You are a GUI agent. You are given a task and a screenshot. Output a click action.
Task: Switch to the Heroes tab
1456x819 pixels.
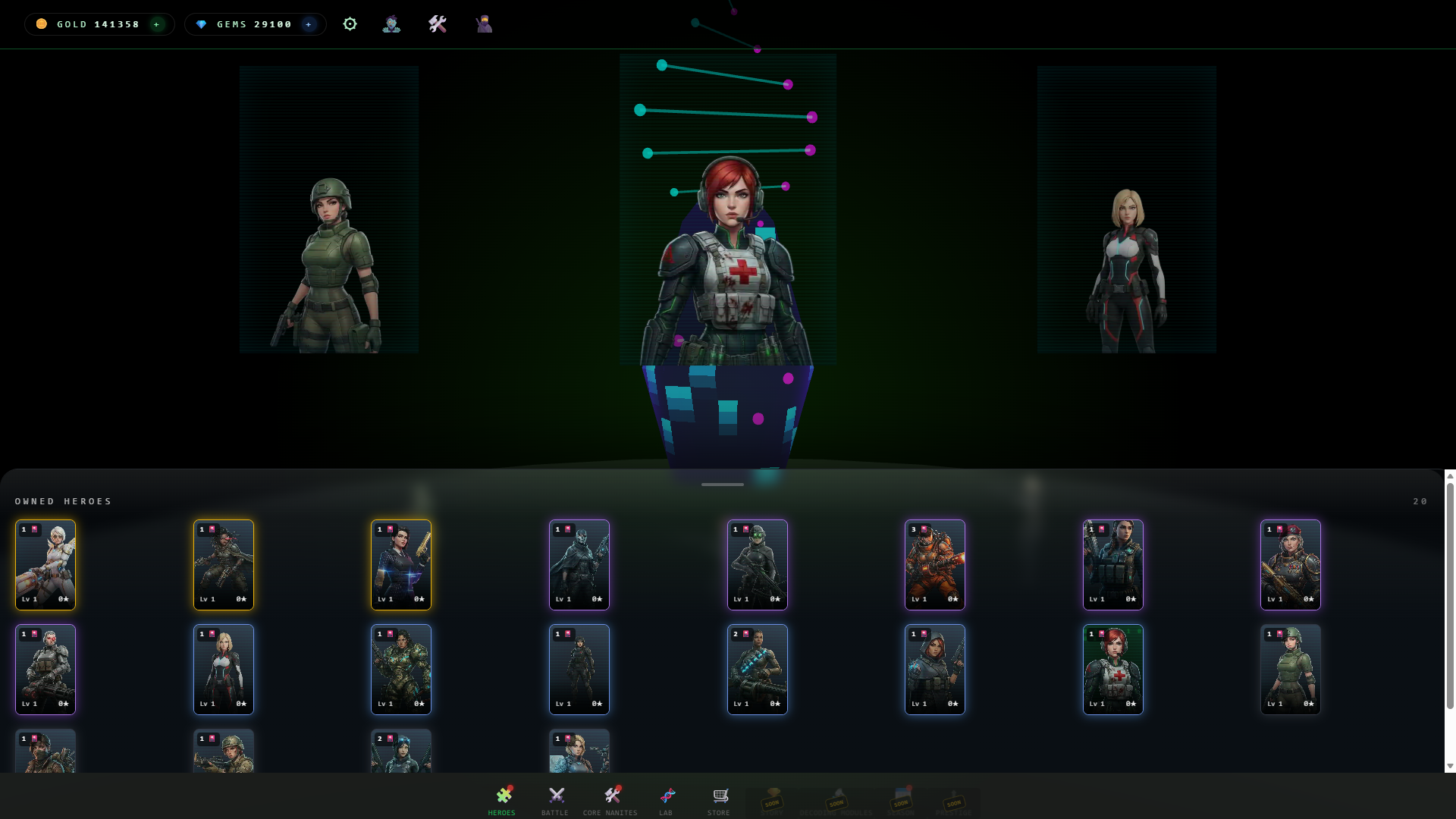point(504,795)
